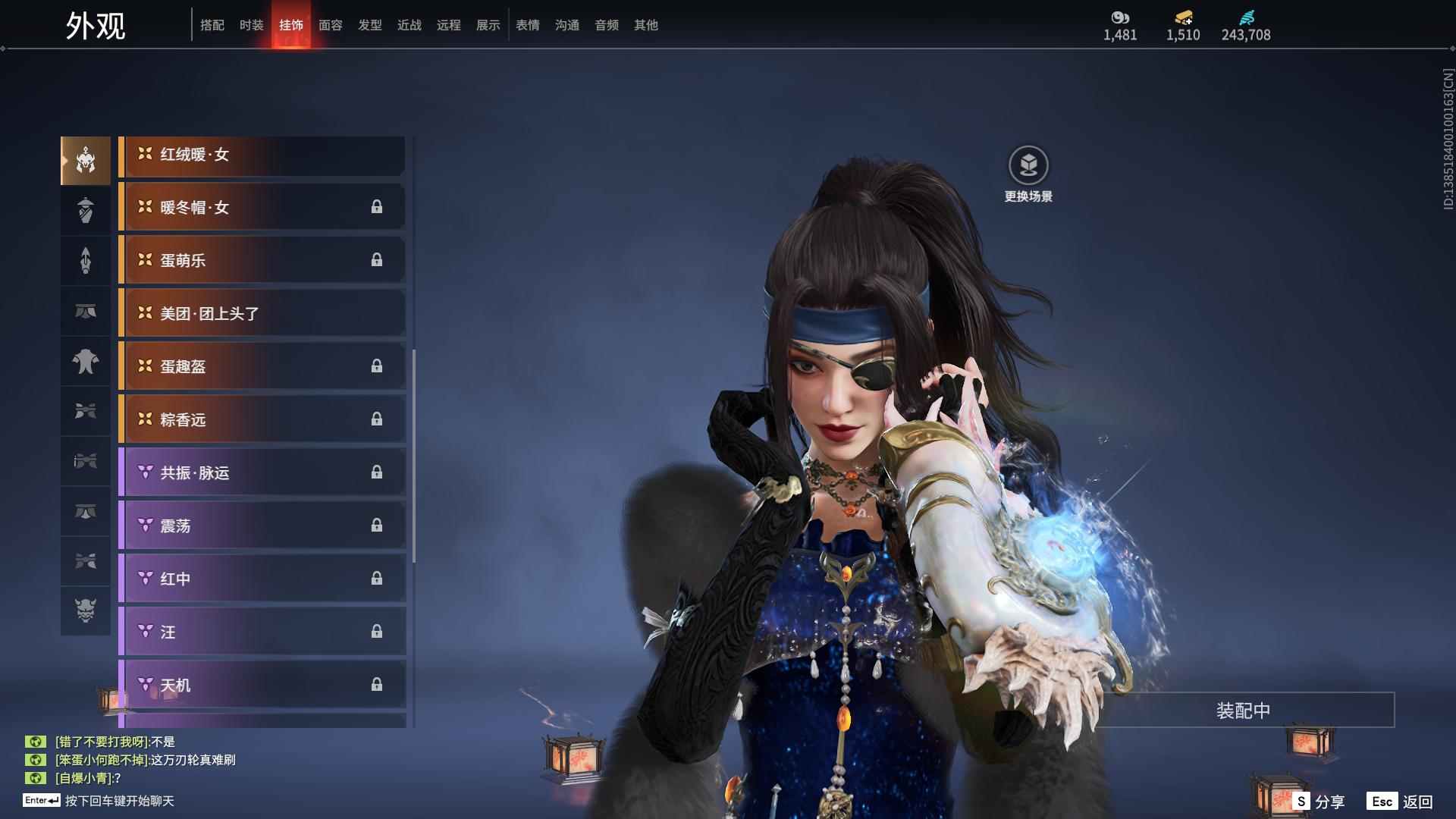Screen dimensions: 1456x819
Task: Select the demon mask category icon
Action: click(x=86, y=610)
